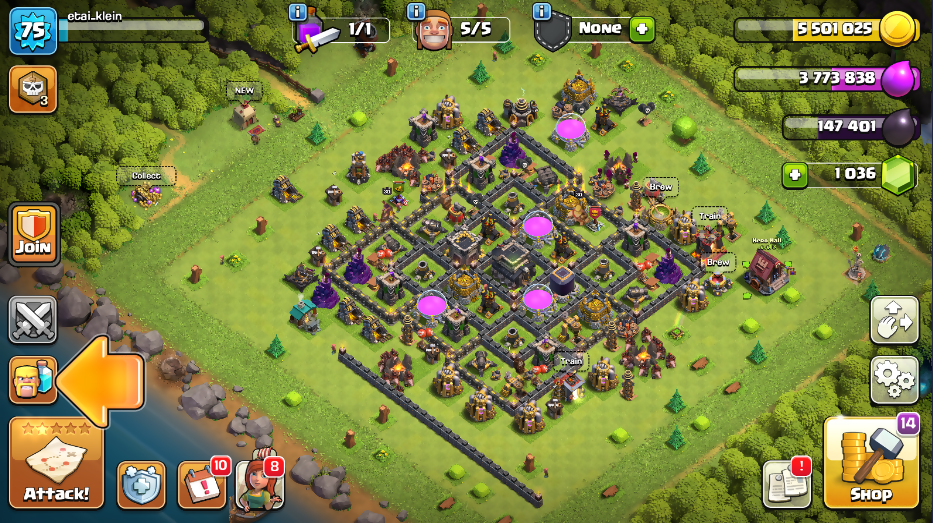Viewport: 933px width, 523px height.
Task: Open the news calendar with 10 badge
Action: coord(201,485)
